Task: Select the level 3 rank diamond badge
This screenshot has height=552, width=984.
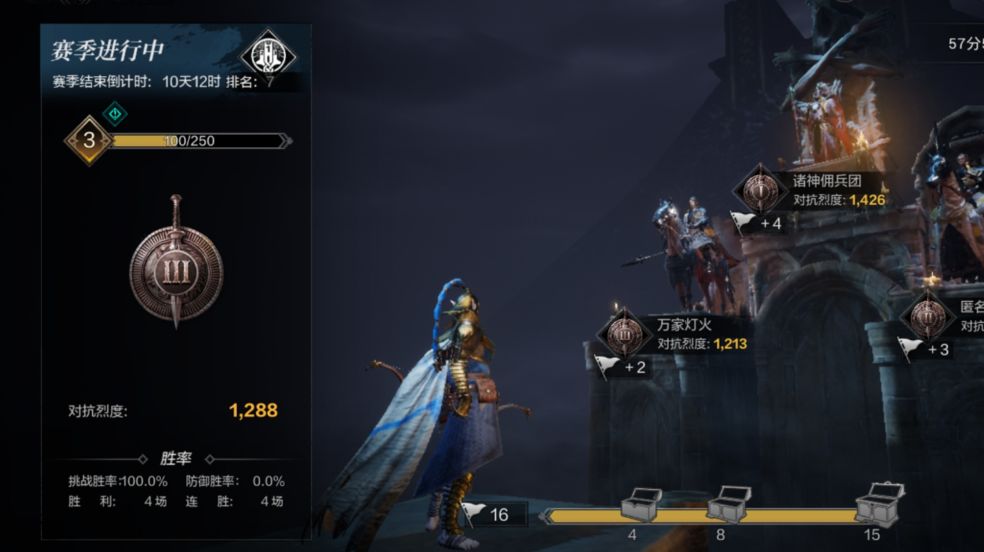Action: click(x=89, y=141)
